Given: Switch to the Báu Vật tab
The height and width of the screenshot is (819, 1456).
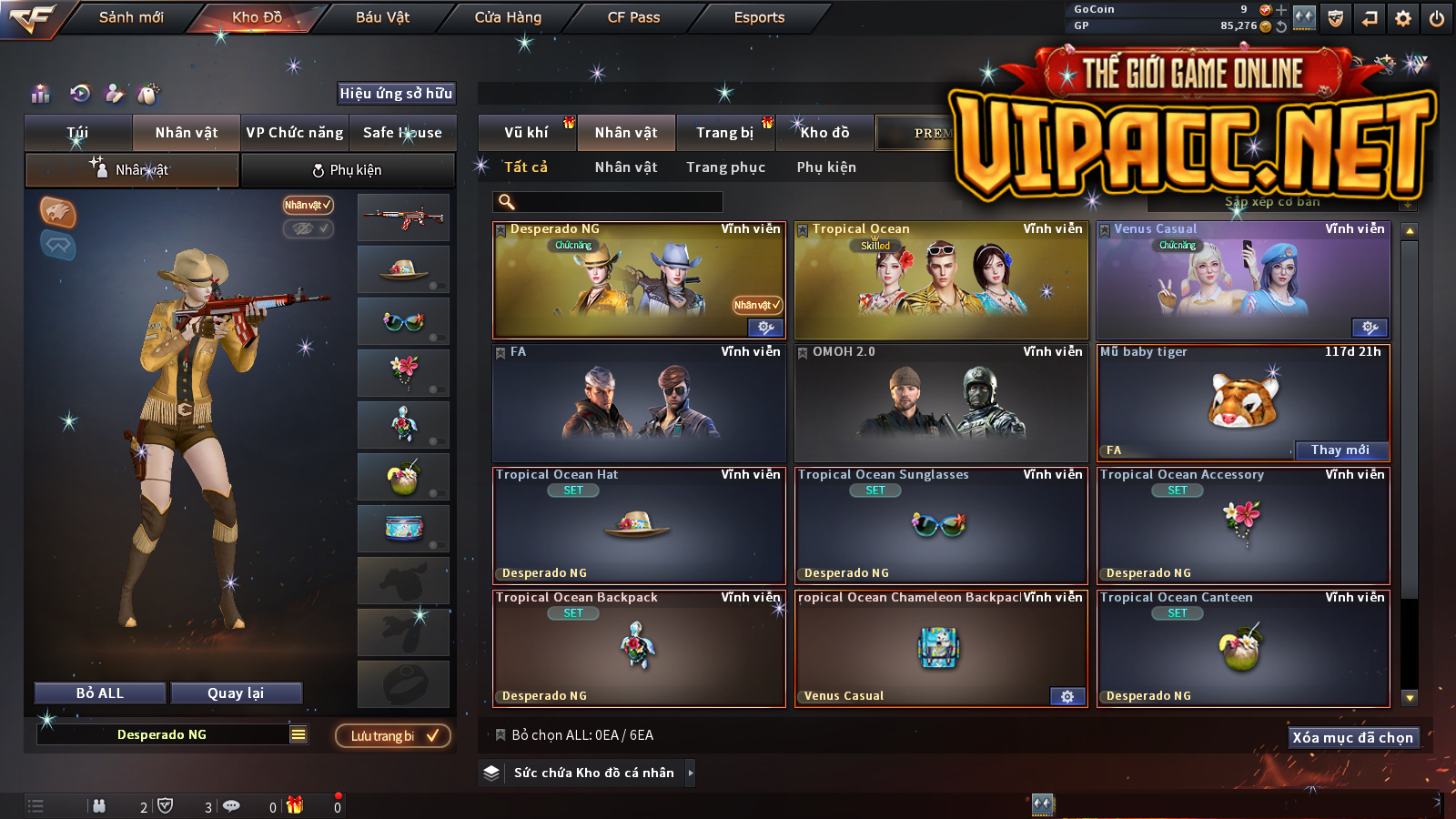Looking at the screenshot, I should click(x=382, y=17).
